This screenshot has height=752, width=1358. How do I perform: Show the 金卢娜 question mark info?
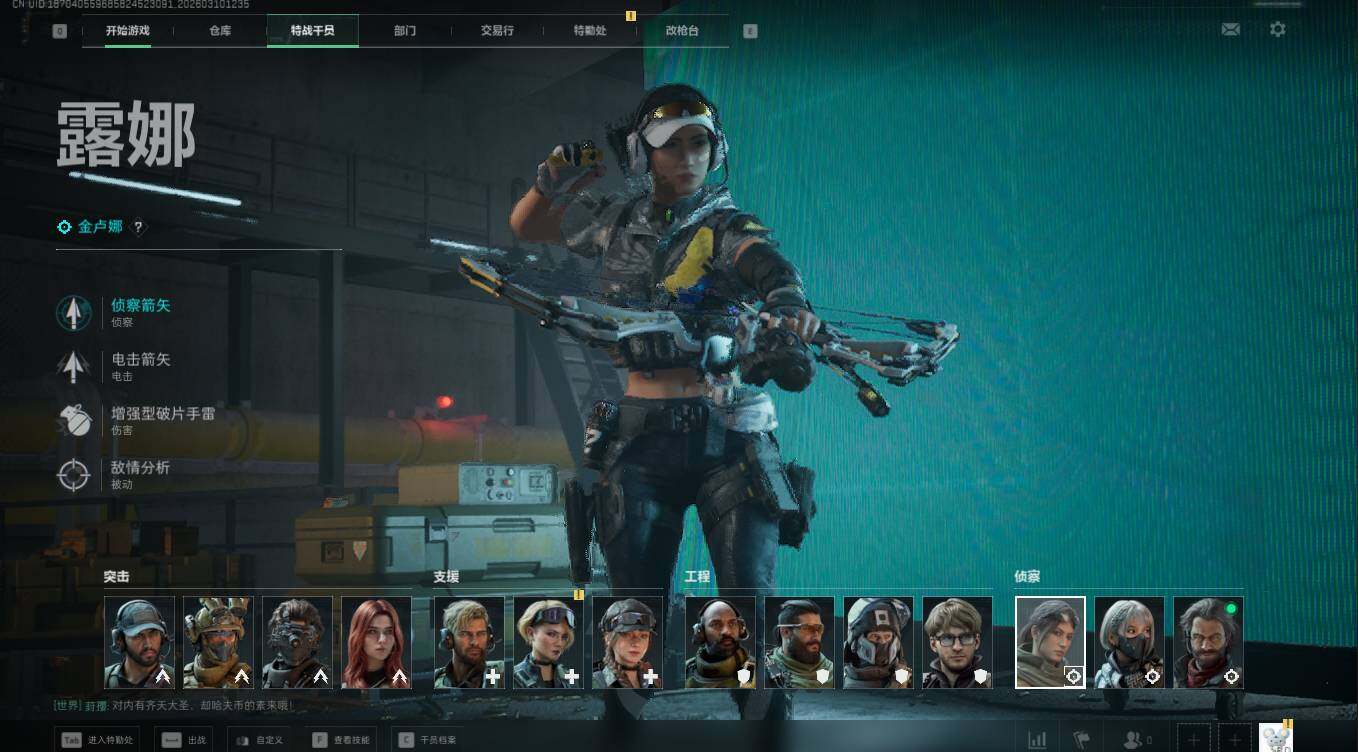pyautogui.click(x=139, y=228)
